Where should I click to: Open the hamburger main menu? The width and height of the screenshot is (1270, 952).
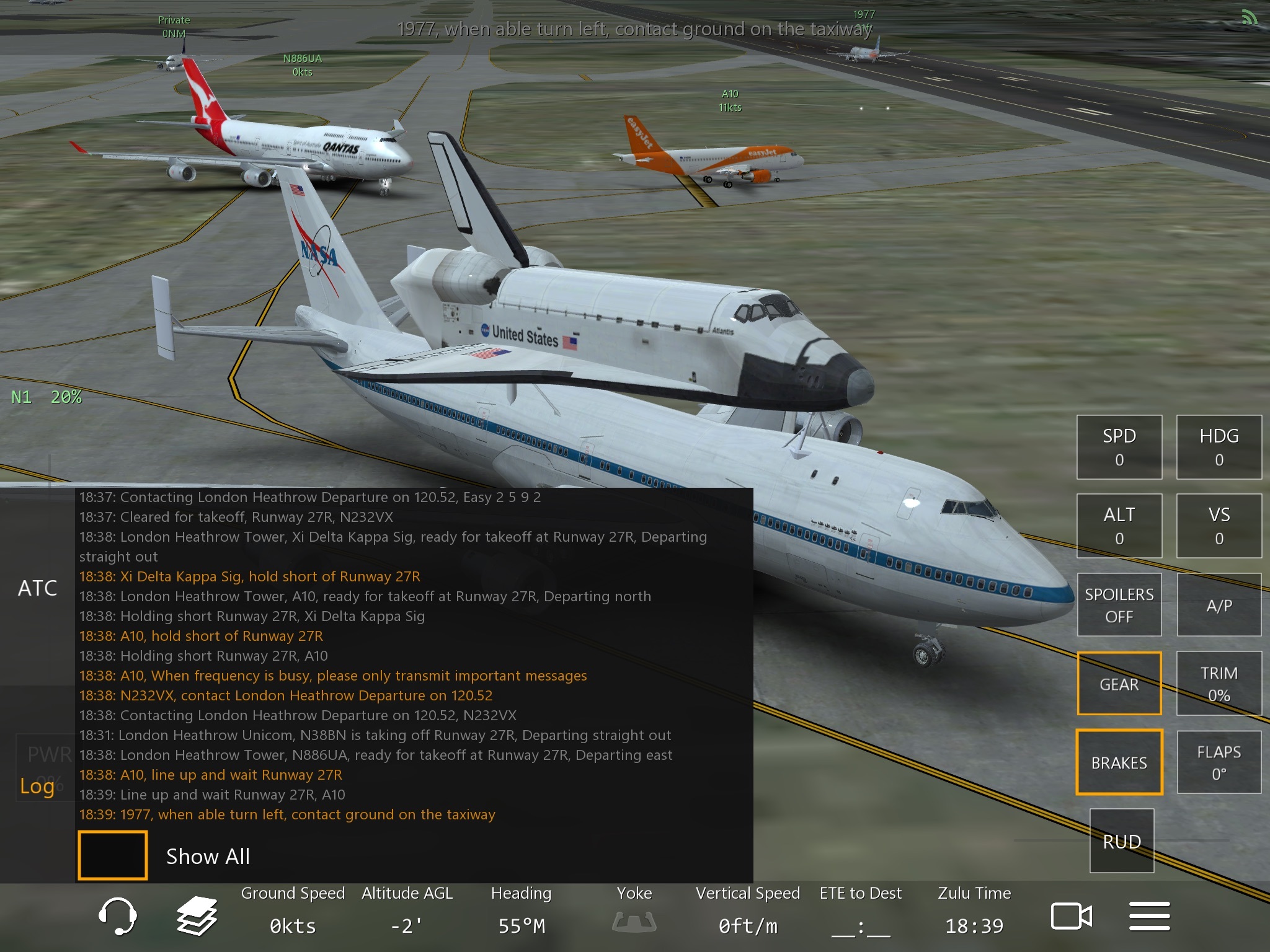pos(1149,915)
